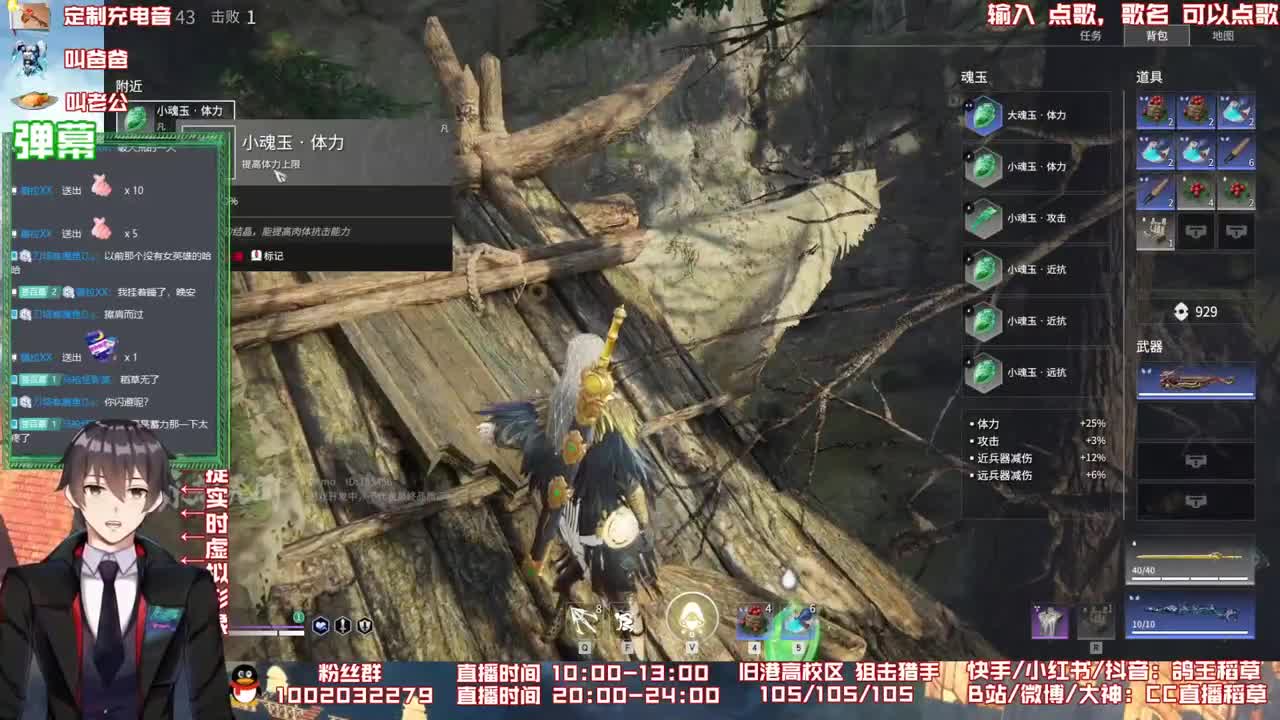The height and width of the screenshot is (720, 1280).
Task: Click a berry item thumbnail in the 道具 grid
Action: [1196, 190]
